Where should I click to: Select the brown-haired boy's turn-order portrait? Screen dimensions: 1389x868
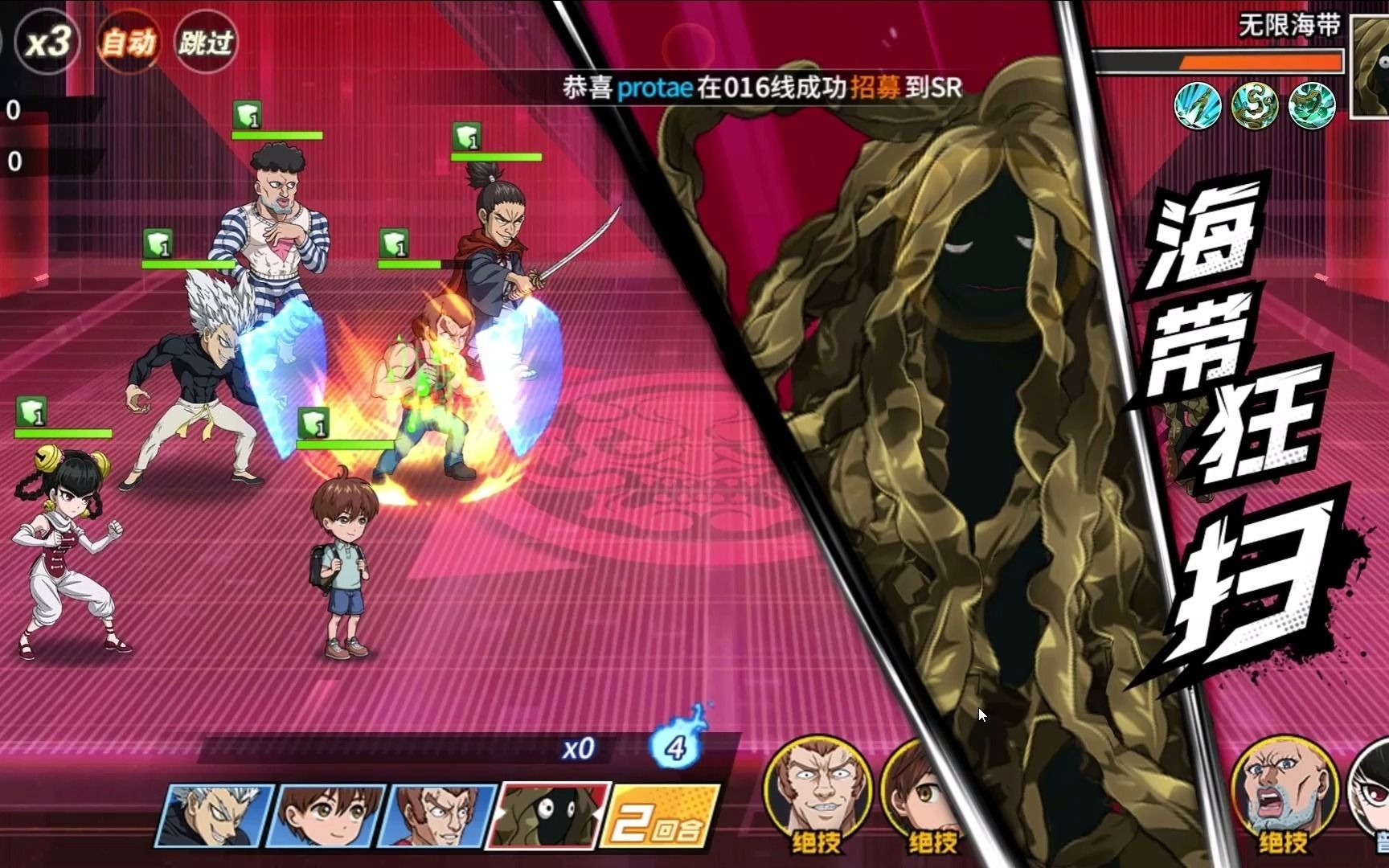pos(326,816)
